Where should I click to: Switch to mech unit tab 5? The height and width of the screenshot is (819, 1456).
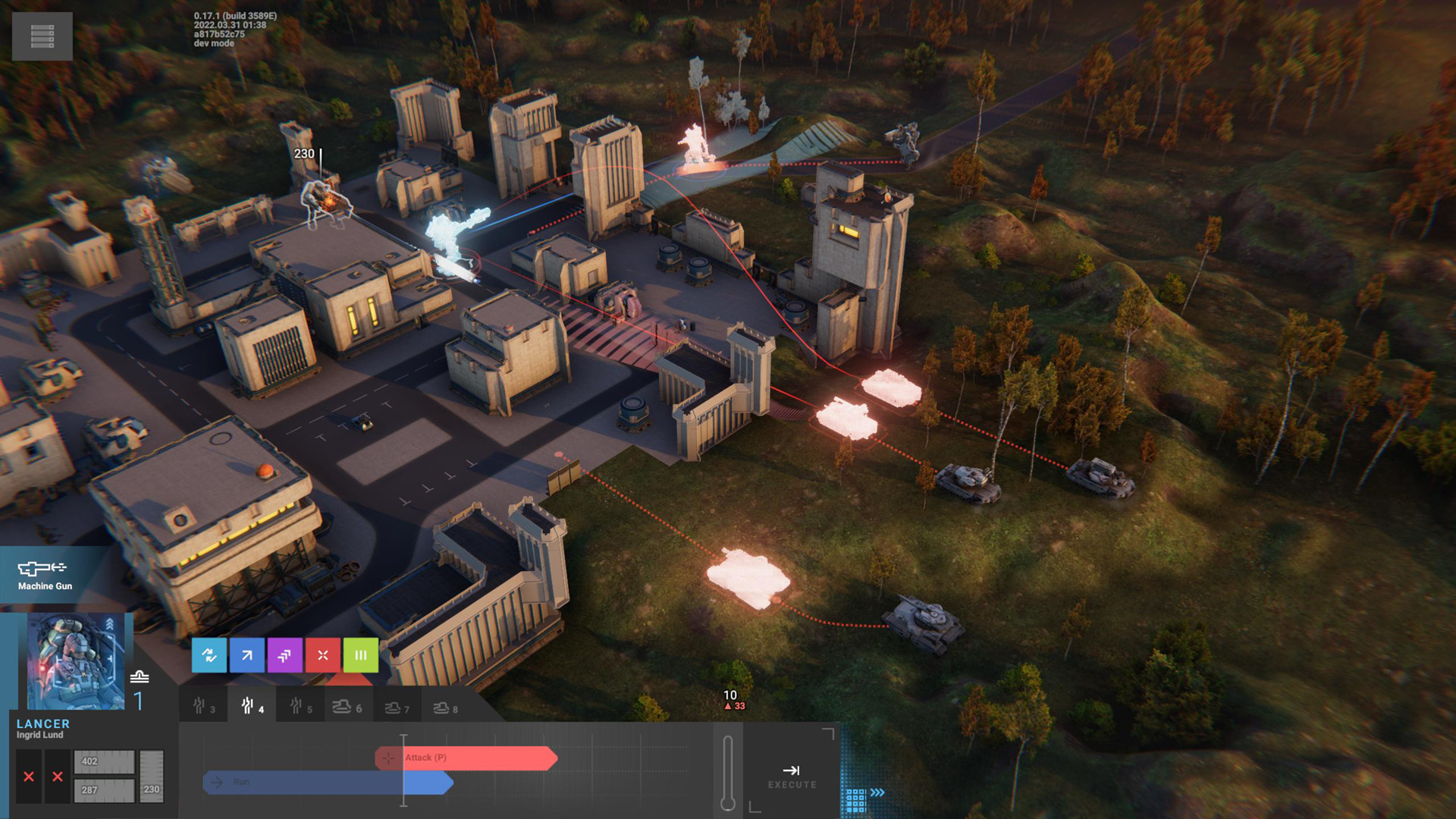[x=300, y=707]
